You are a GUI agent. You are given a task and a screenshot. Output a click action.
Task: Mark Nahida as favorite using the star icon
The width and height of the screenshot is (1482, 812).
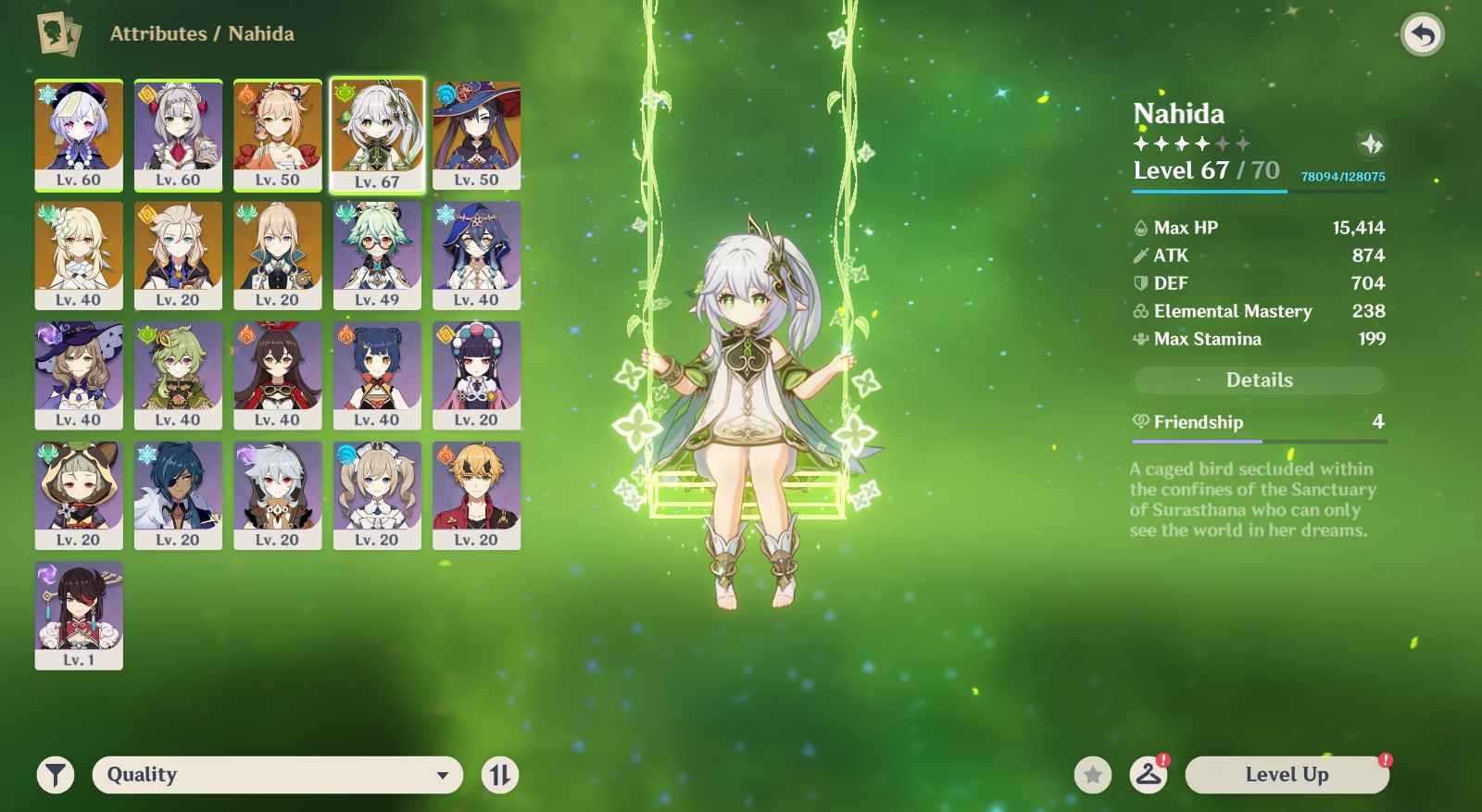[1095, 775]
